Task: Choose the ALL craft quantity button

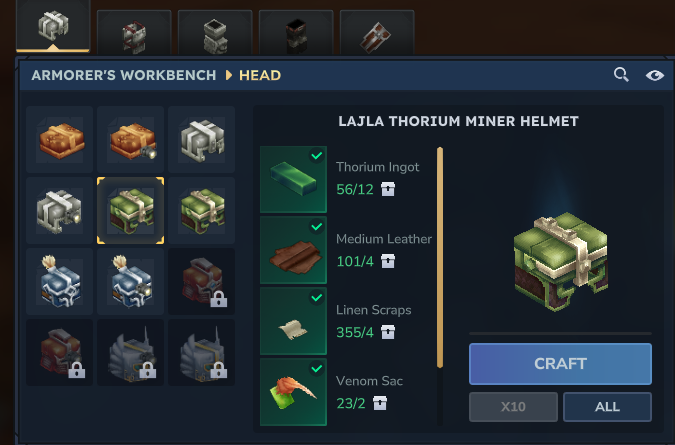Action: coord(607,407)
